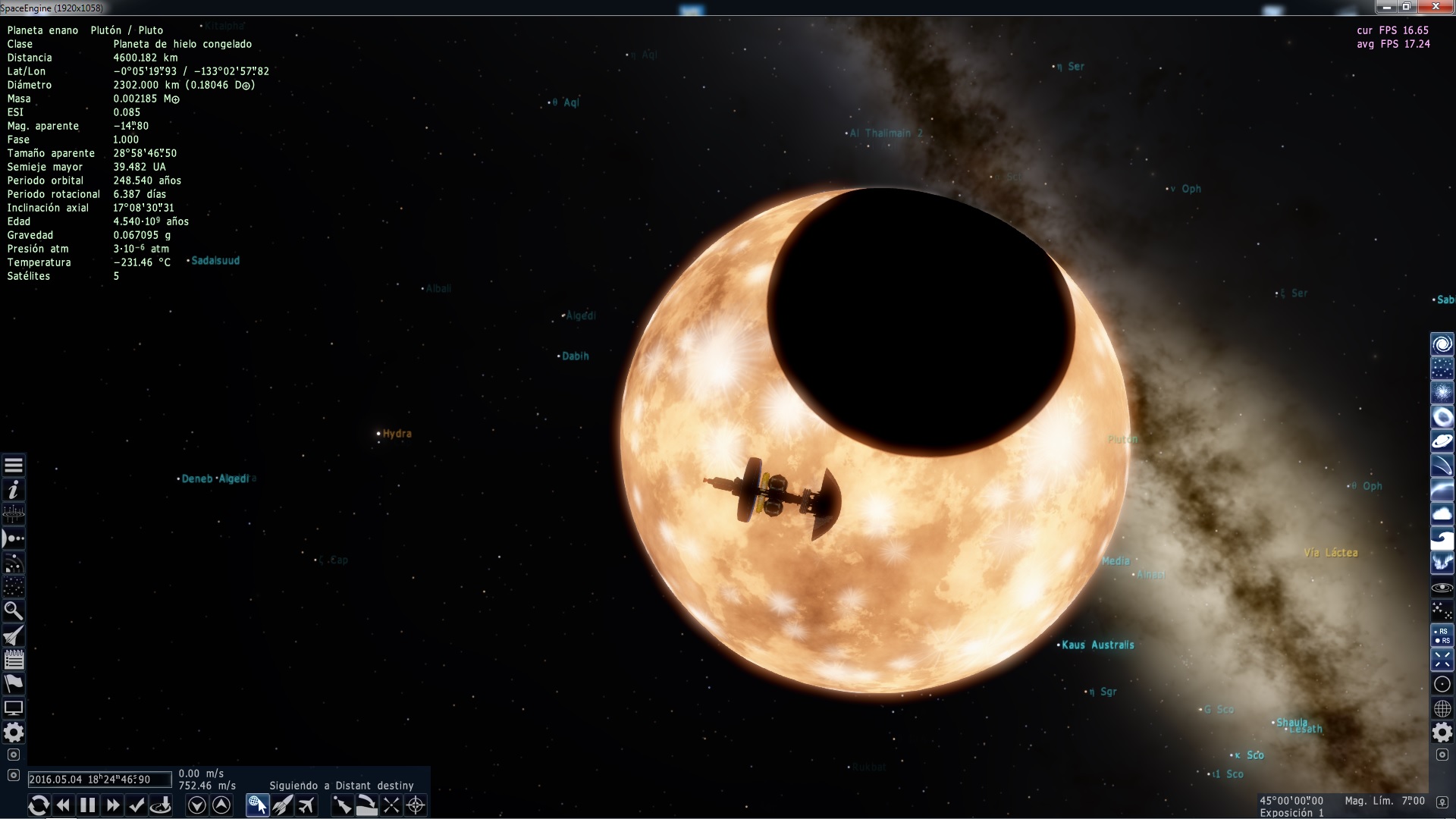Switch to airplane flight mode

pyautogui.click(x=306, y=805)
